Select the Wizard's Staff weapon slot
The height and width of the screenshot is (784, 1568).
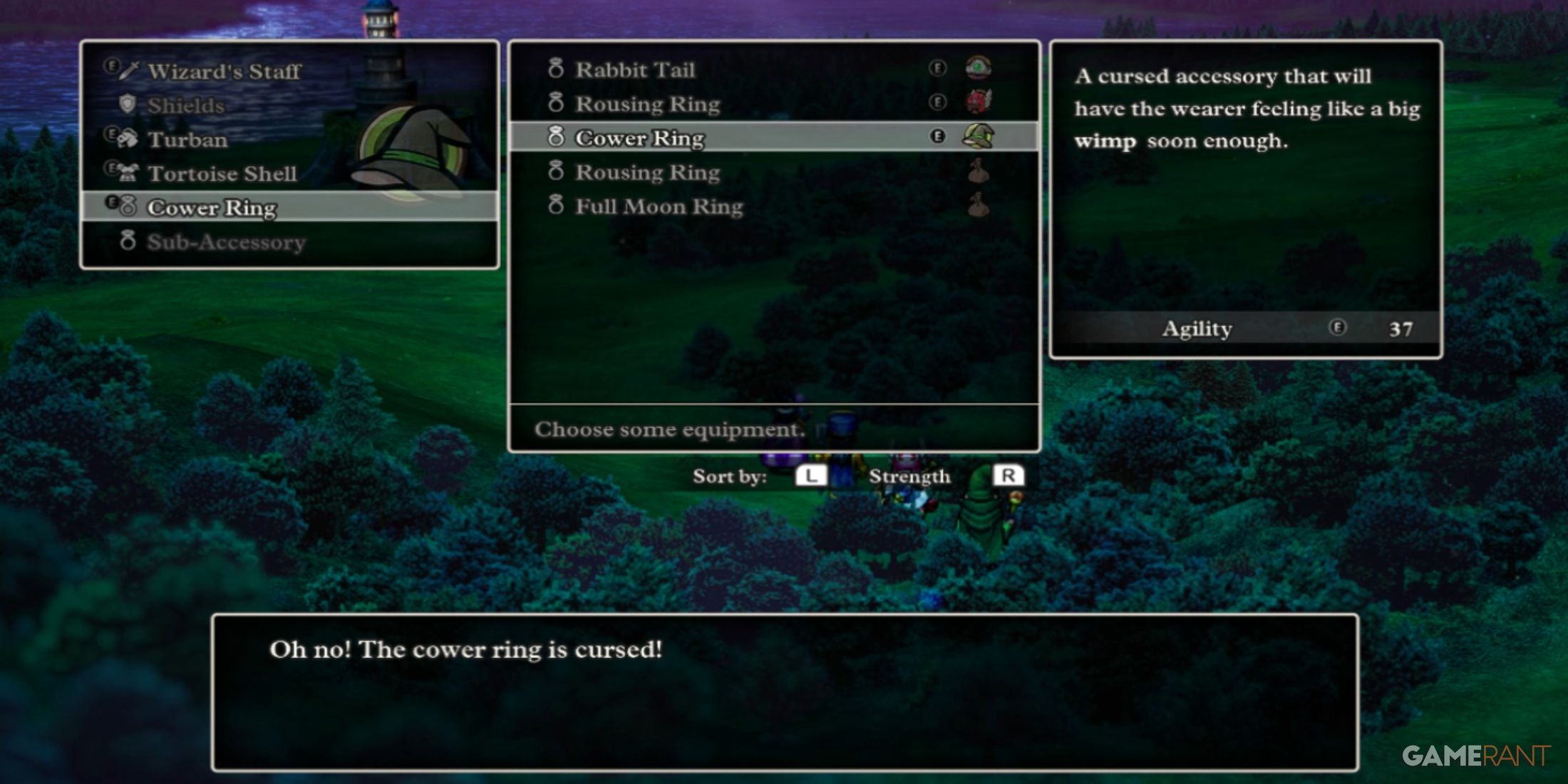point(224,71)
